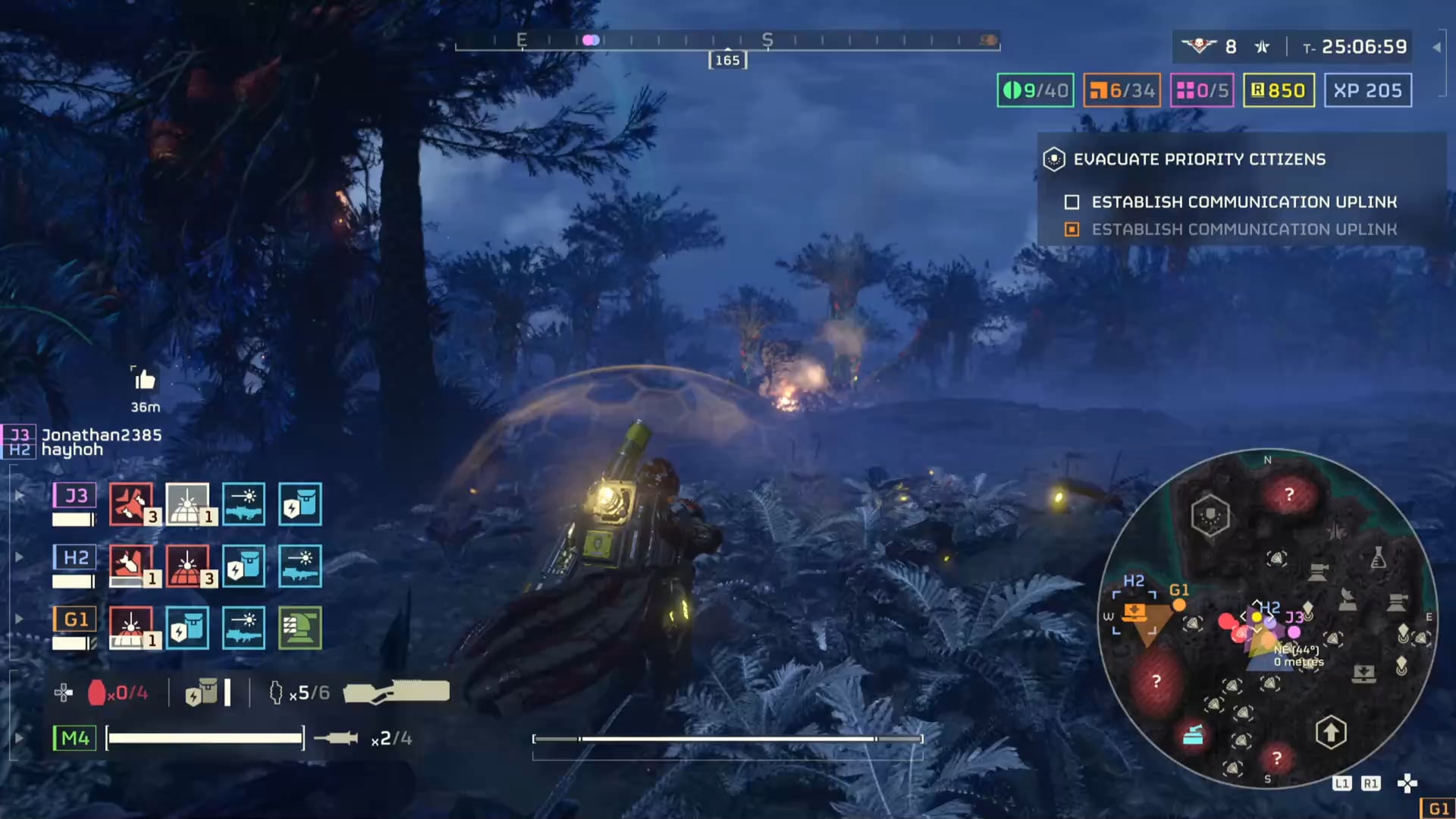Select G1's green sentry turret stratagem
This screenshot has width=1456, height=819.
pos(300,628)
